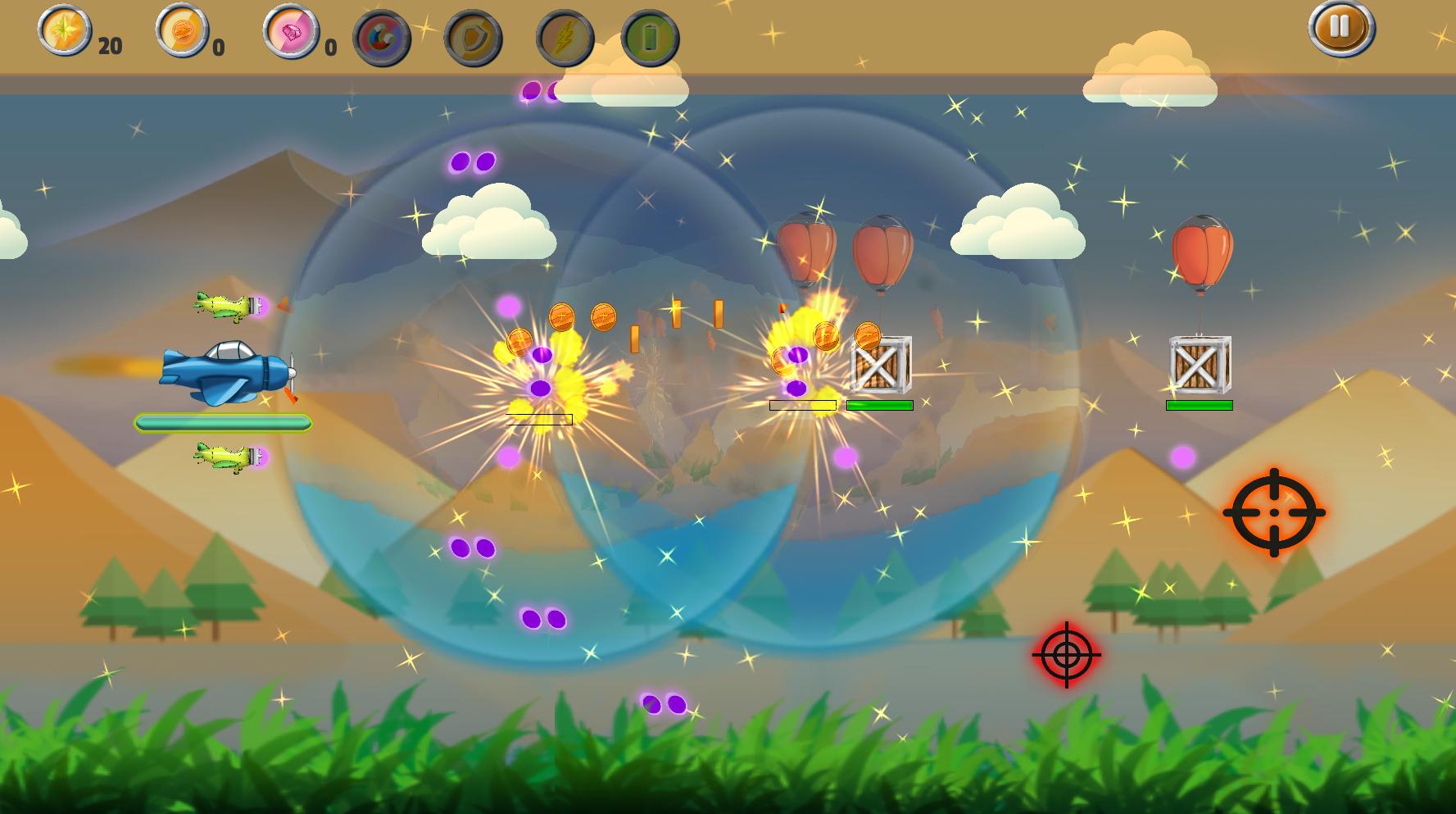Tap the orange crosshair fire button
This screenshot has width=1456, height=814.
tap(1273, 512)
